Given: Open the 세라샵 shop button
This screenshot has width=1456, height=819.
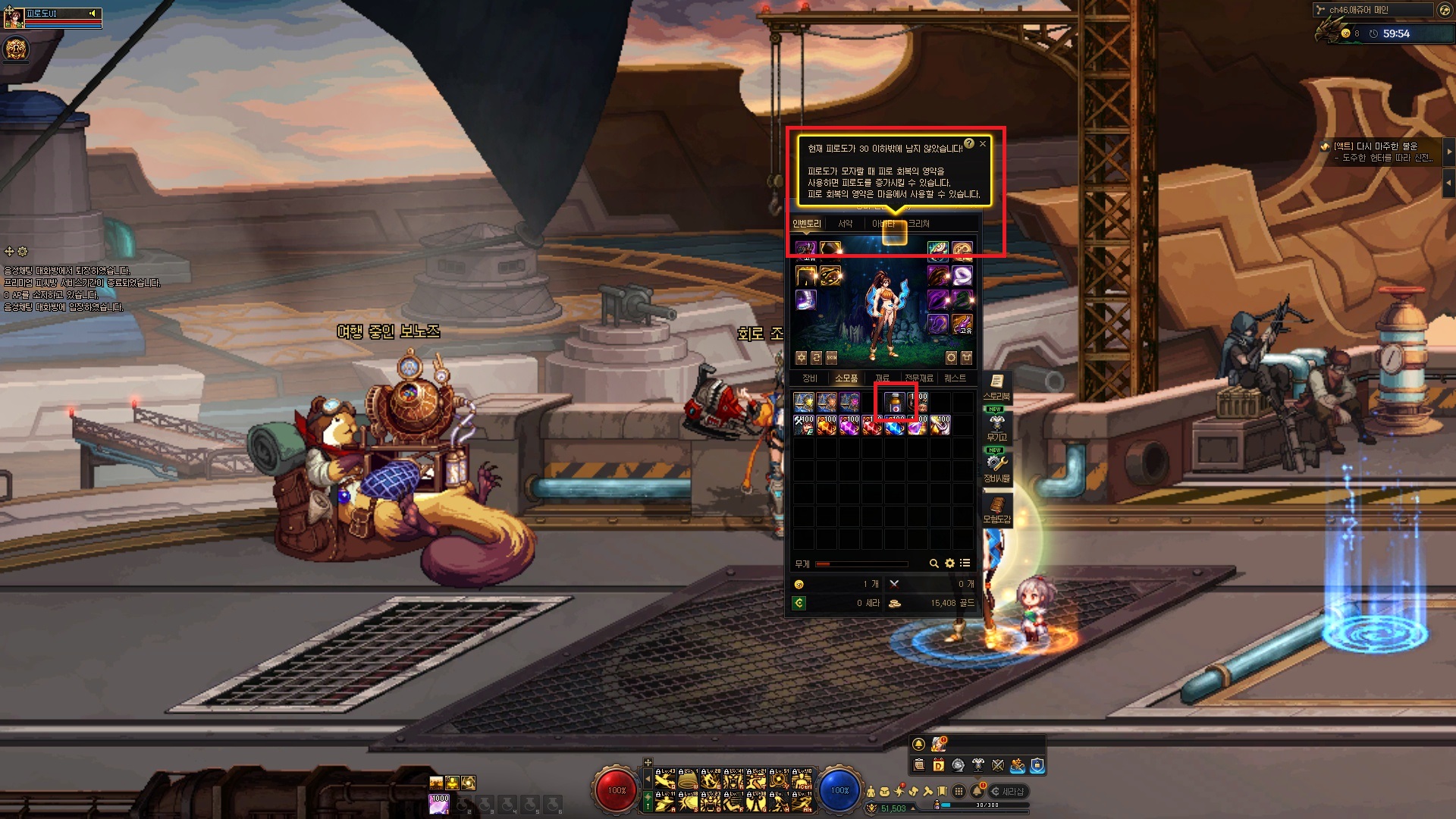Looking at the screenshot, I should (1008, 791).
